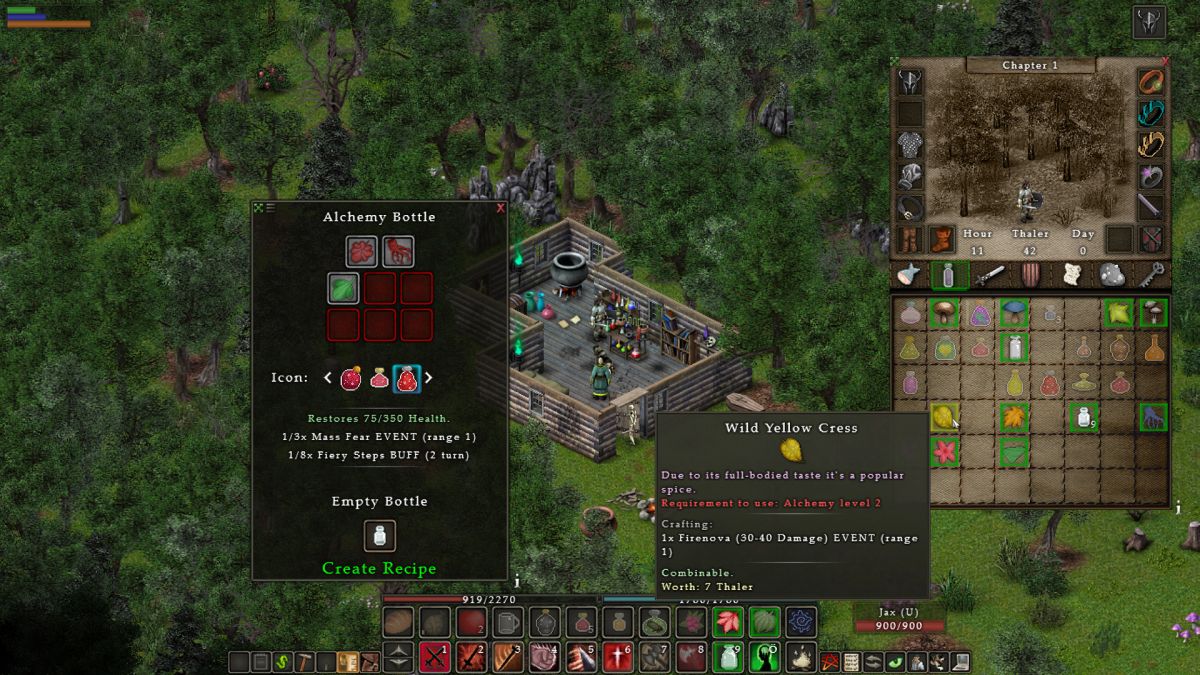Switch to the fish (food) inventory tab
This screenshot has height=675, width=1200.
click(x=909, y=275)
